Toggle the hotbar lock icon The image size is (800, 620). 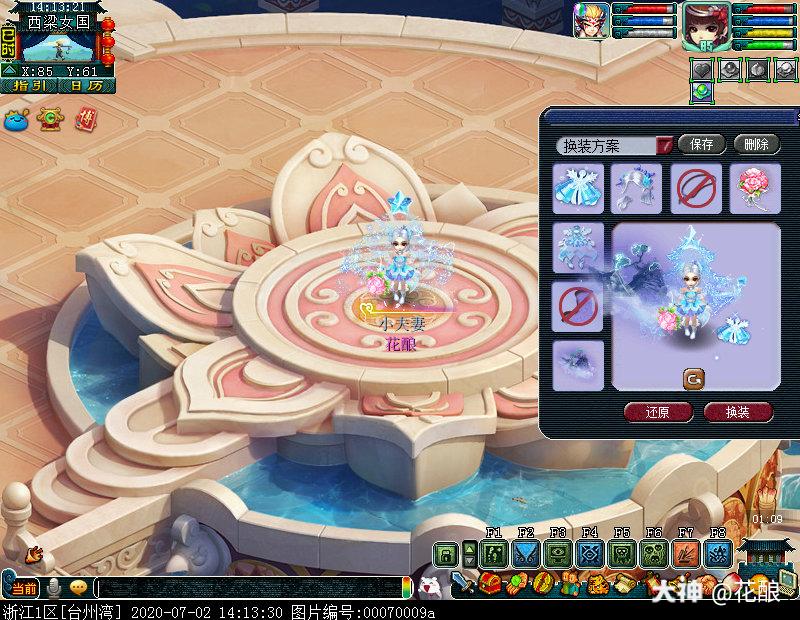coord(444,553)
